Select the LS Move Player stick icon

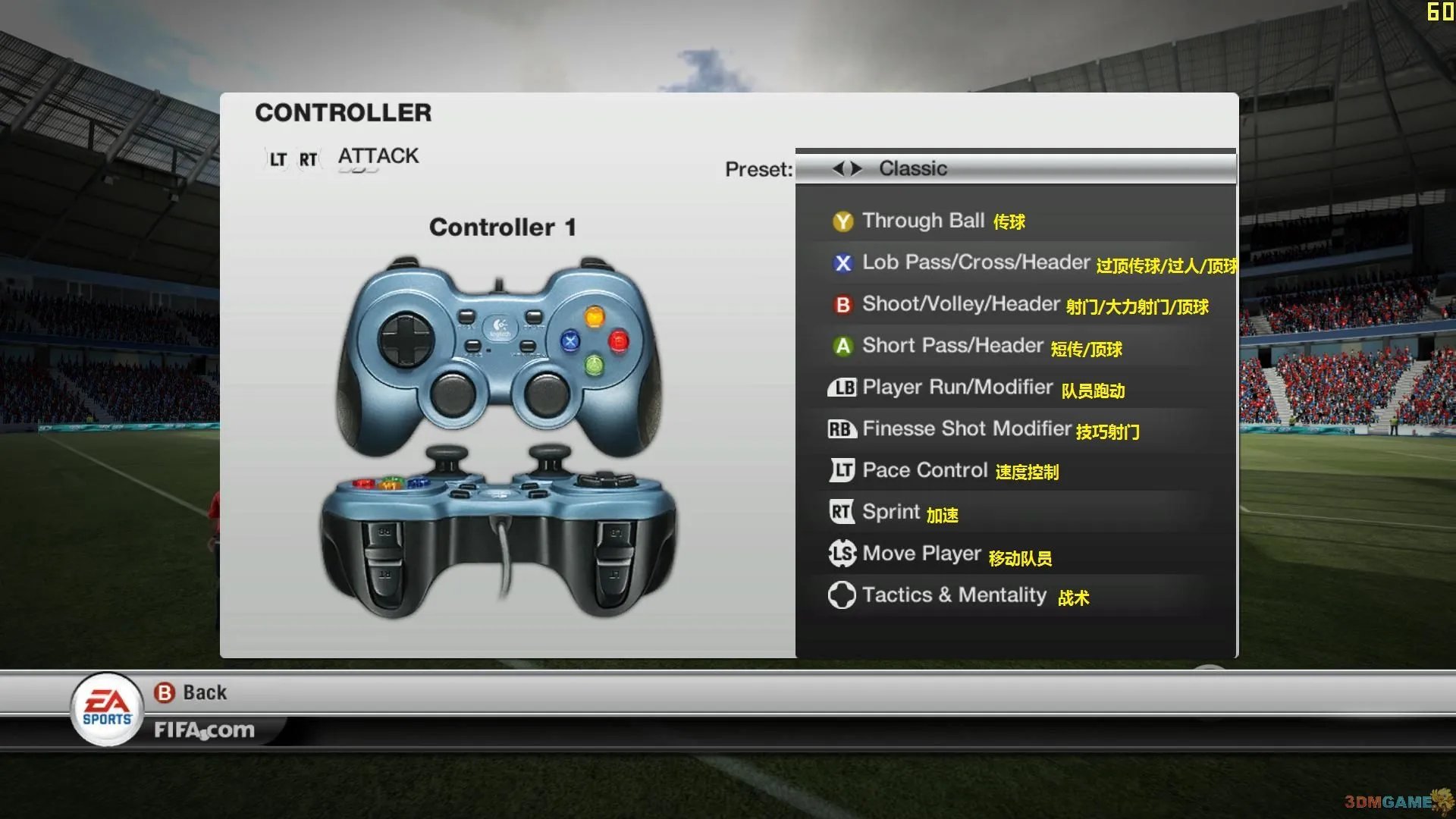pos(842,553)
